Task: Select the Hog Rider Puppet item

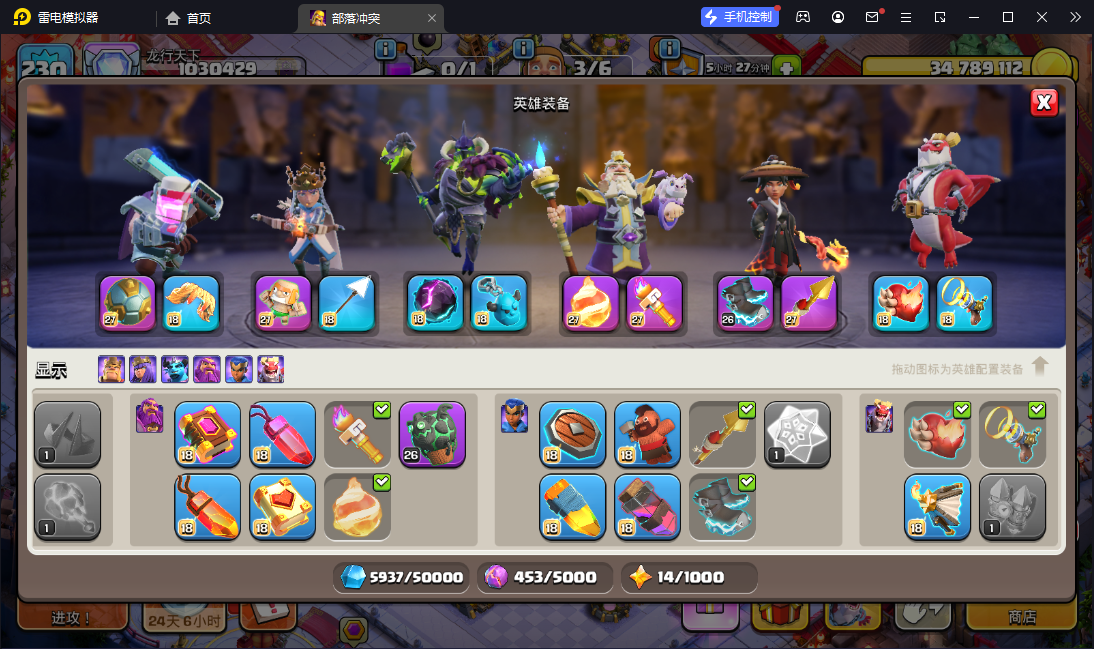Action: (x=647, y=434)
